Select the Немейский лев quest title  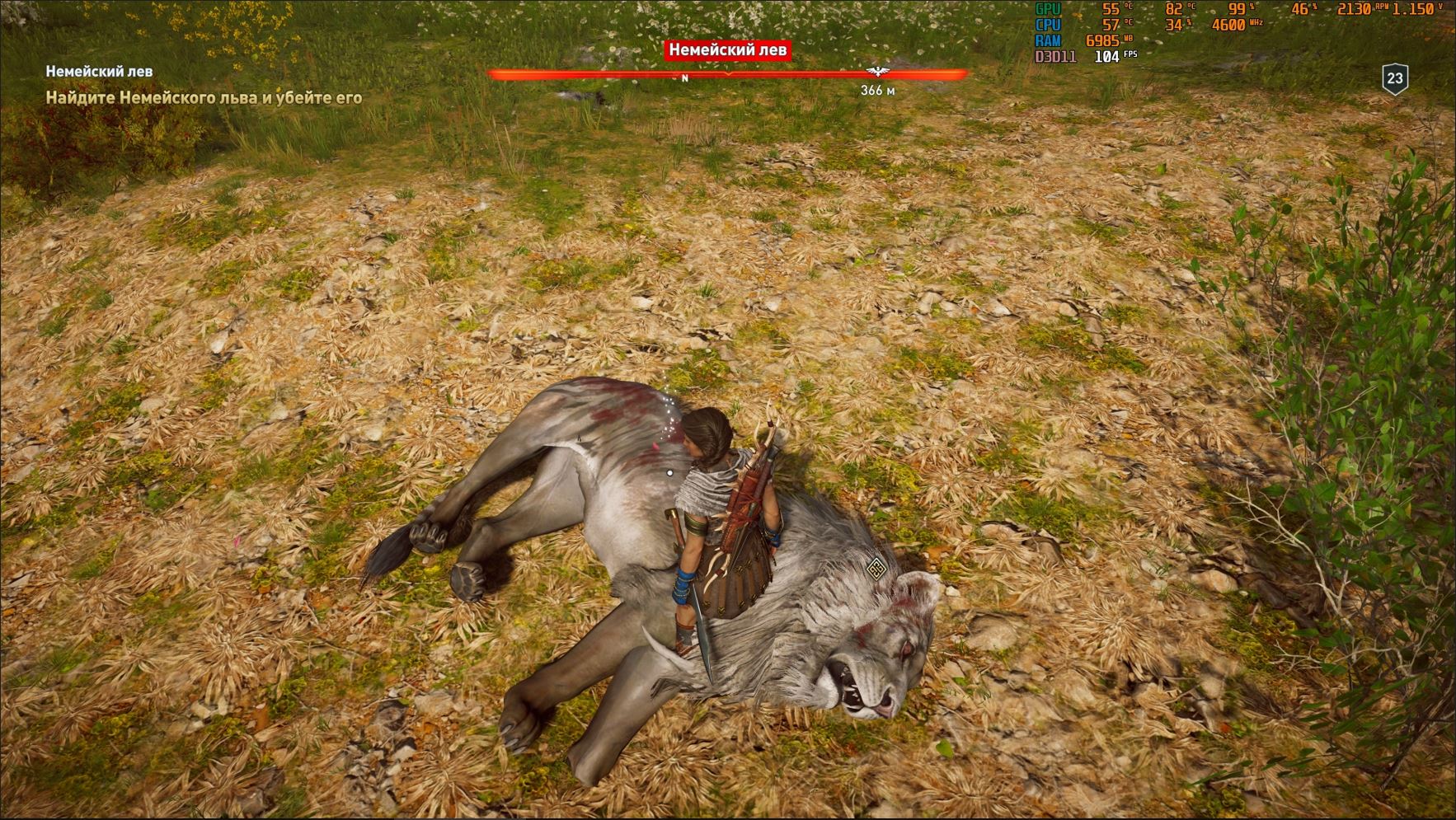pyautogui.click(x=99, y=72)
